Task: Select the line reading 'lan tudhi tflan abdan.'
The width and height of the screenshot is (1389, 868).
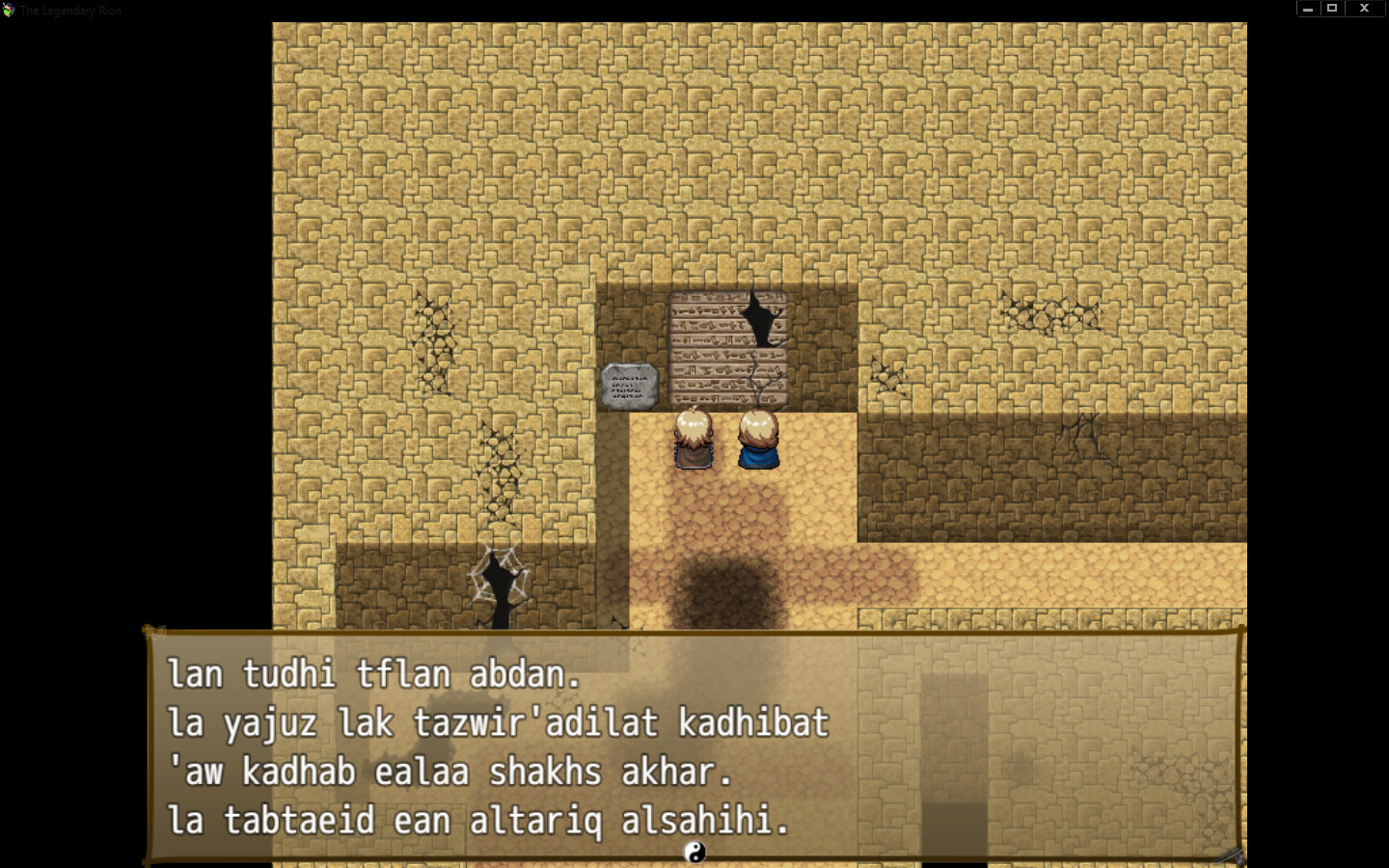Action: [x=374, y=675]
